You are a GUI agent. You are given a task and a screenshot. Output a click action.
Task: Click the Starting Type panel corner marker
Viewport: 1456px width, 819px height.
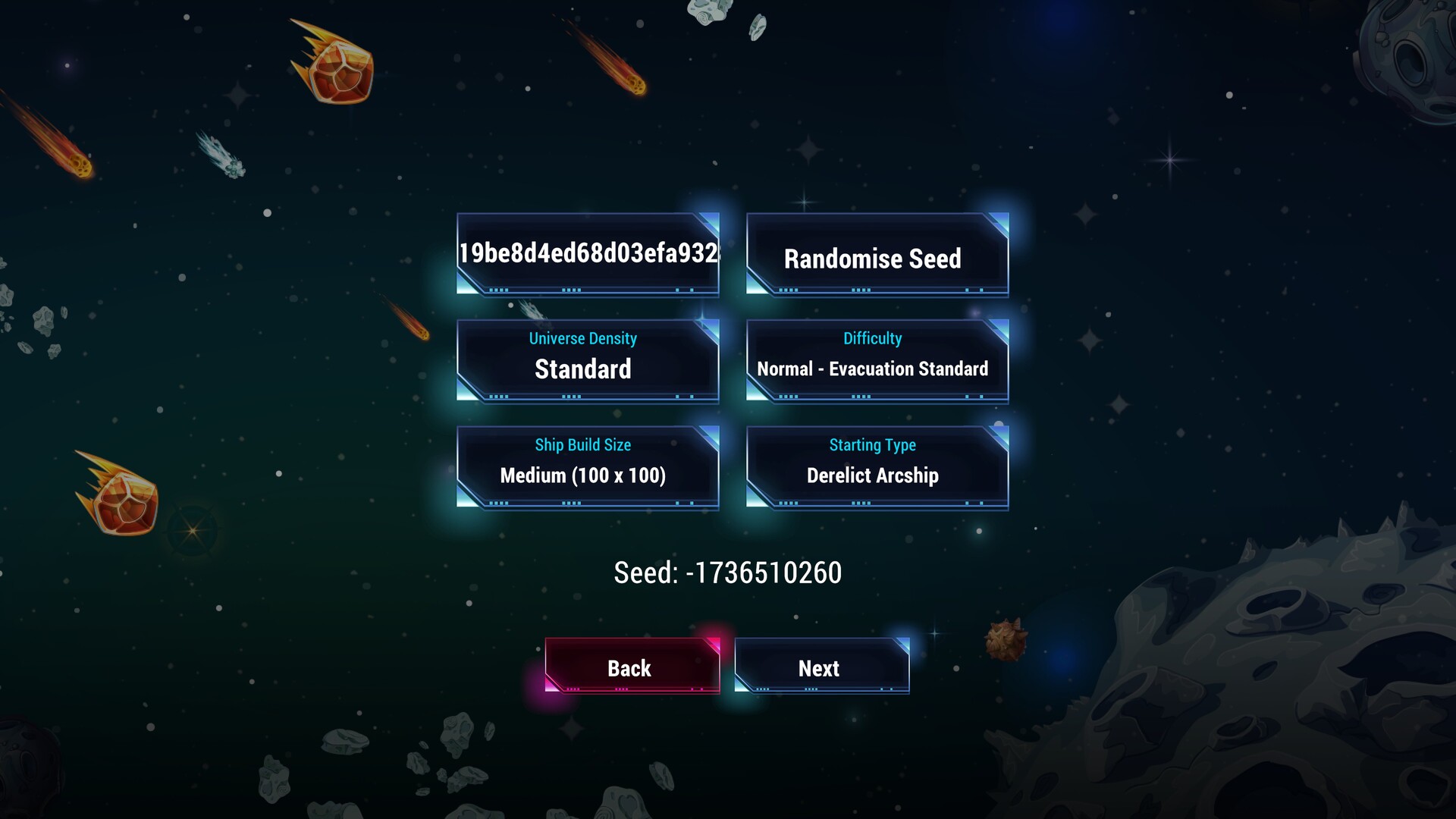point(1000,435)
